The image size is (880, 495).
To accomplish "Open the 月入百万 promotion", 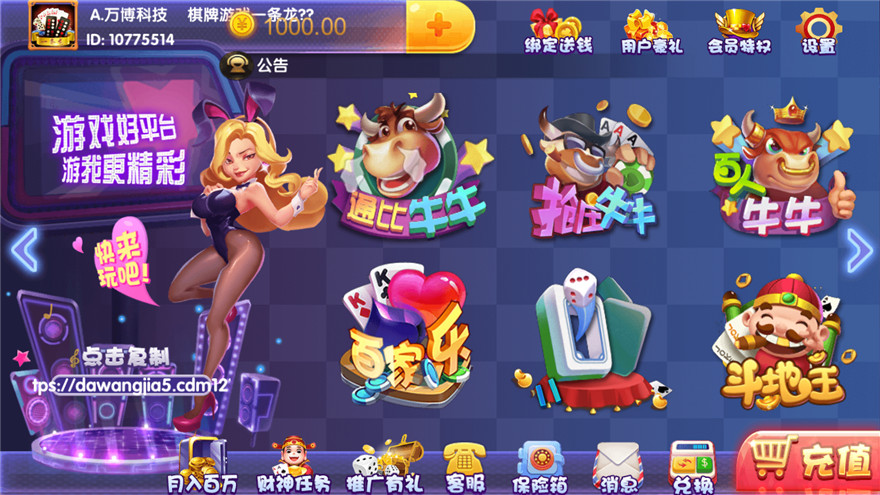I will click(x=201, y=467).
